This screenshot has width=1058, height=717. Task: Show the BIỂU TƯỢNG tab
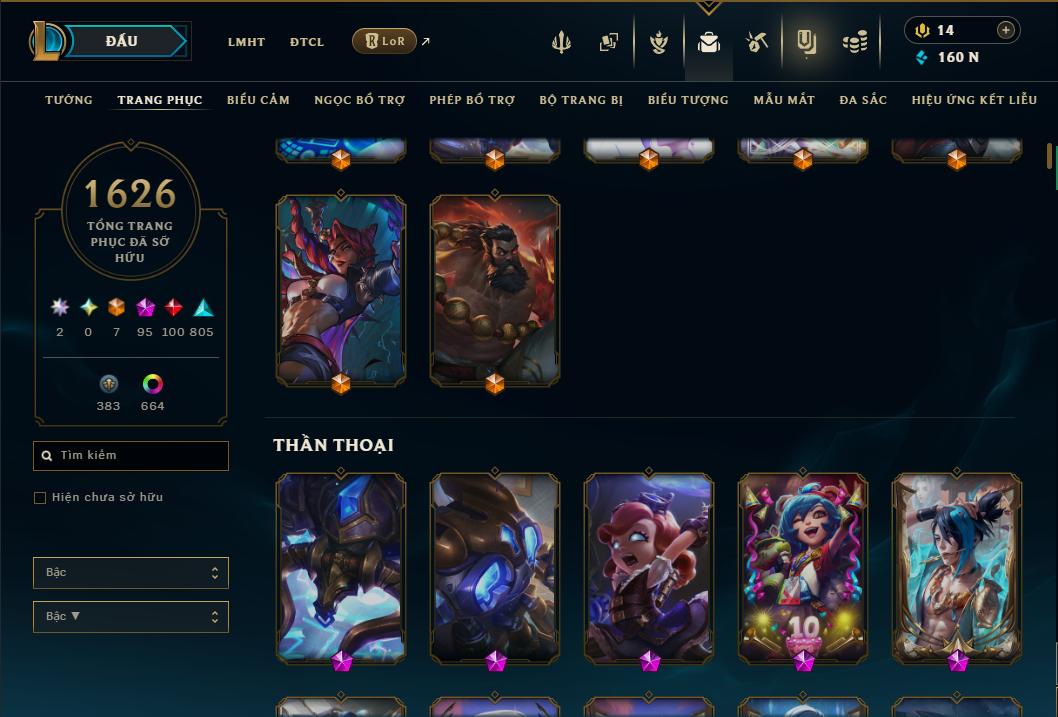click(688, 100)
